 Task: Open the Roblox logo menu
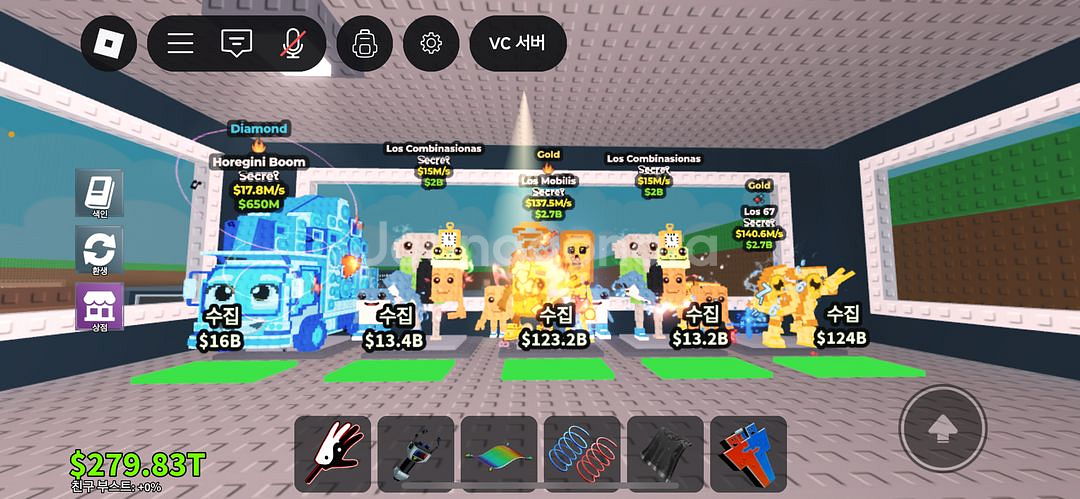coord(108,44)
